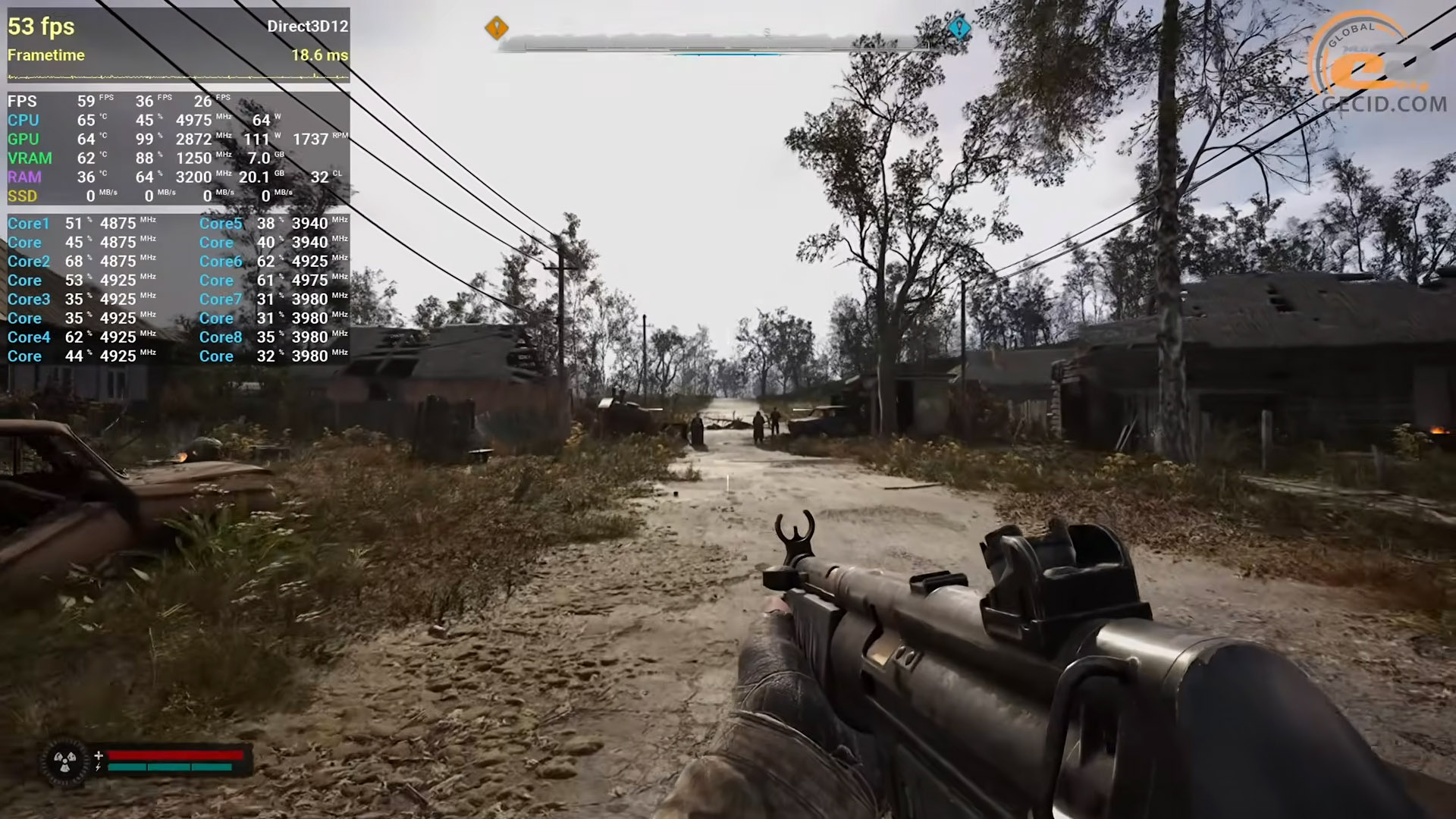Click the radiation status icon
The width and height of the screenshot is (1456, 819).
65,761
